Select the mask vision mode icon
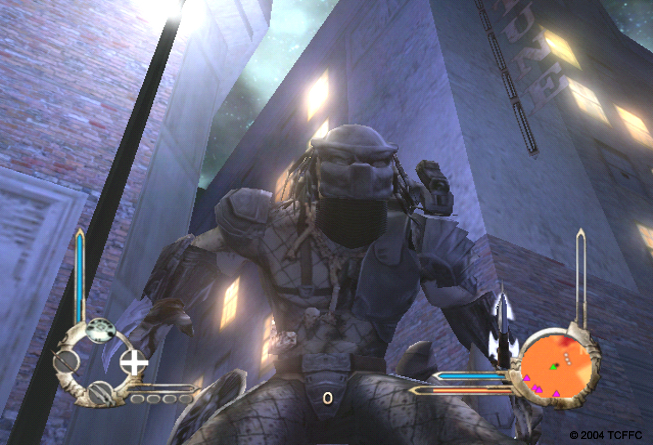 tap(100, 330)
